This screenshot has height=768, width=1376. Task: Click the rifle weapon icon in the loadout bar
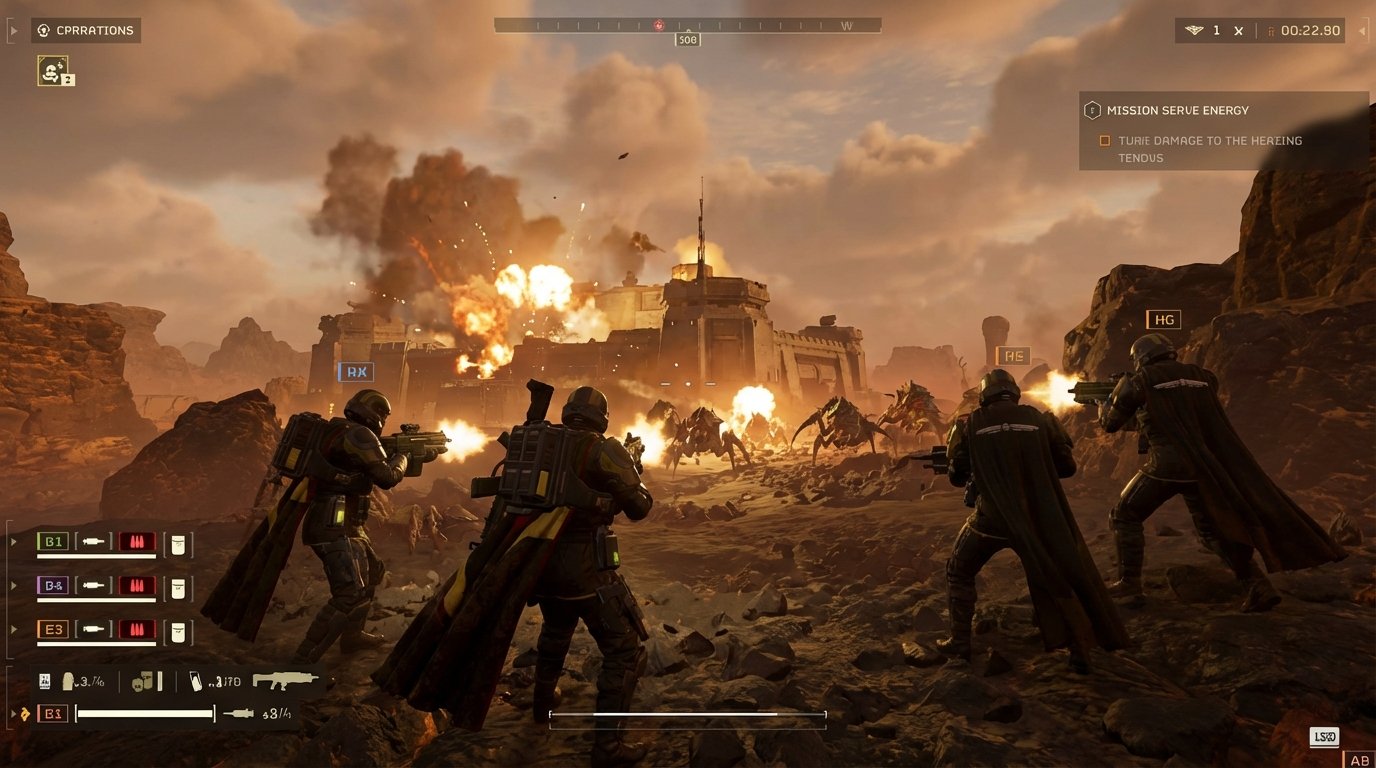[x=284, y=680]
